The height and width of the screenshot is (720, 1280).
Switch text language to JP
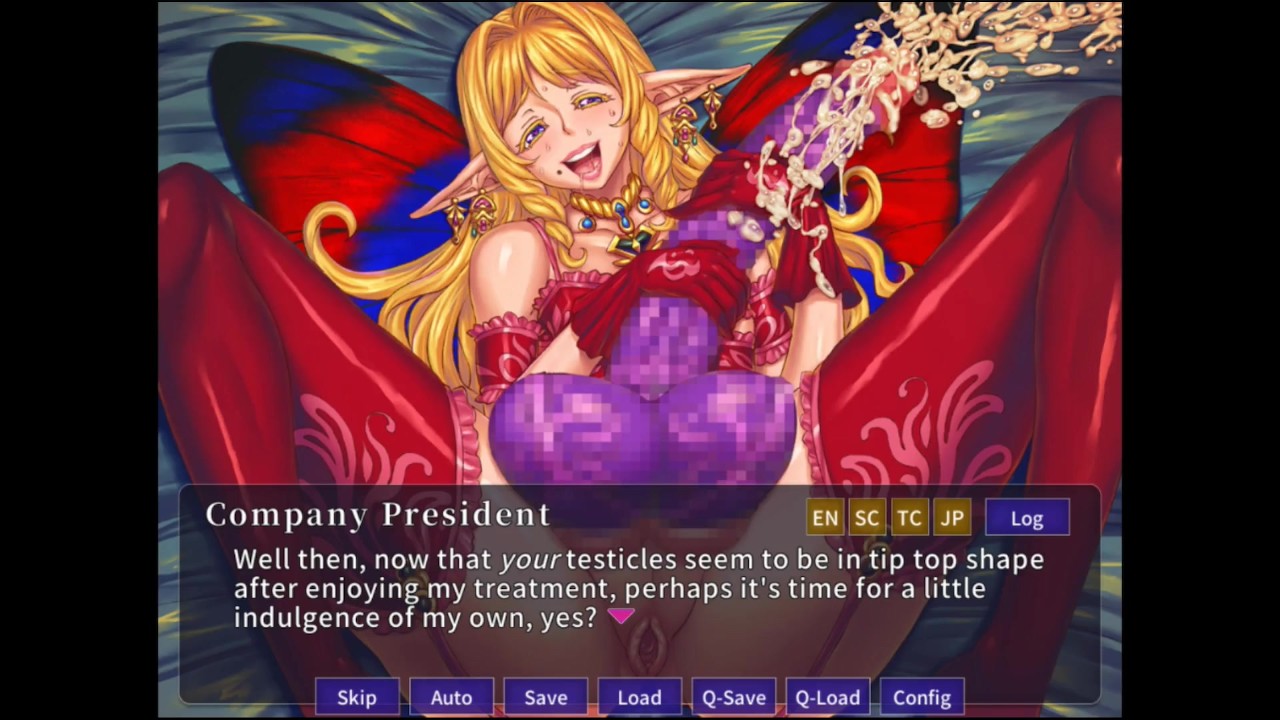click(951, 518)
